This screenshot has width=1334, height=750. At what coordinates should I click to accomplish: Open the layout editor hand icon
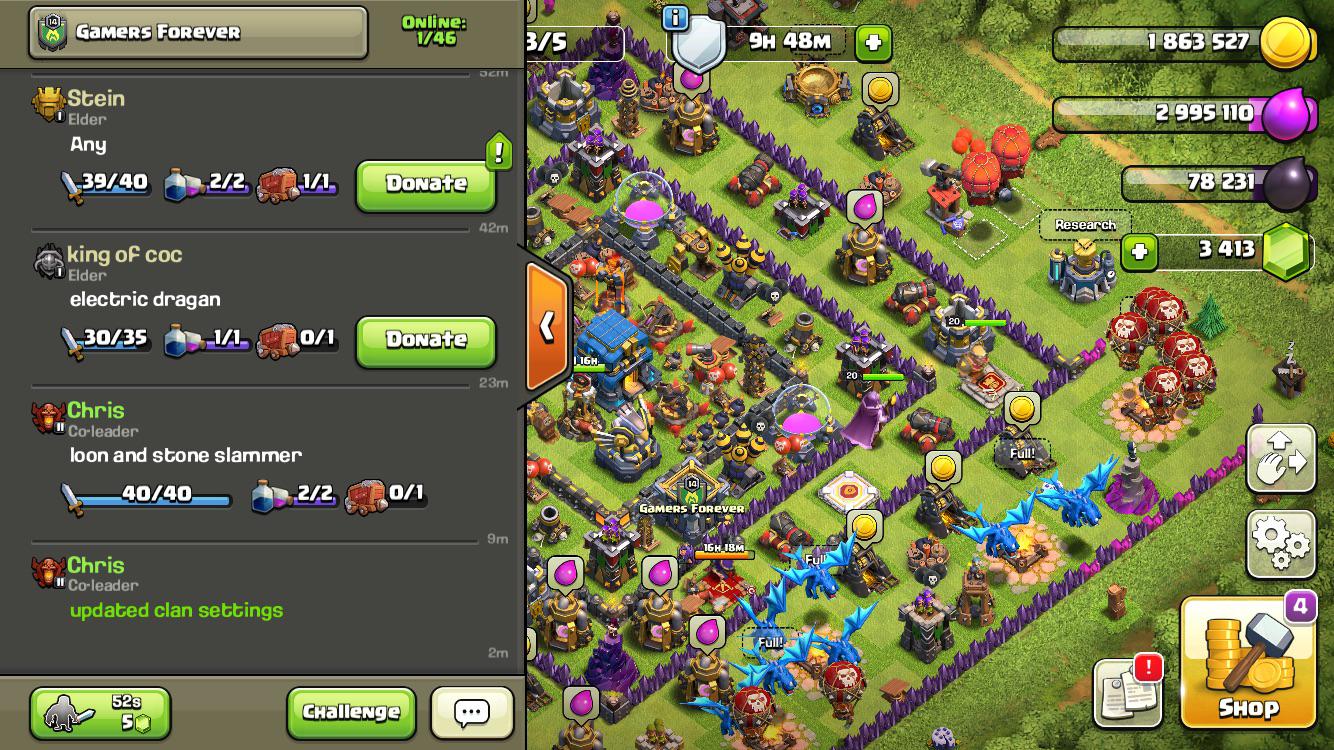tap(1281, 459)
